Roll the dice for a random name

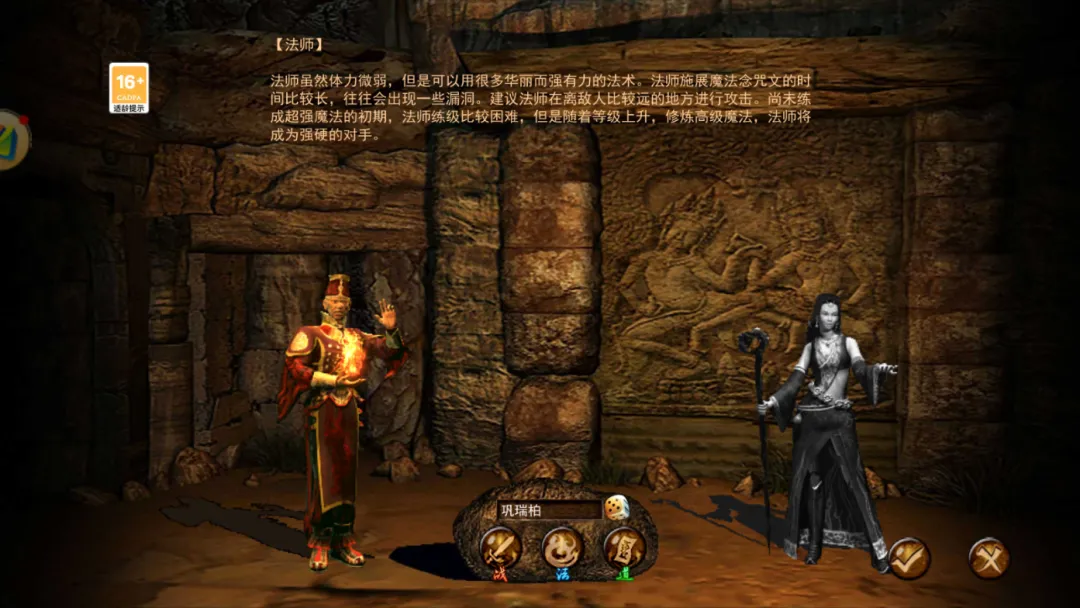(617, 508)
